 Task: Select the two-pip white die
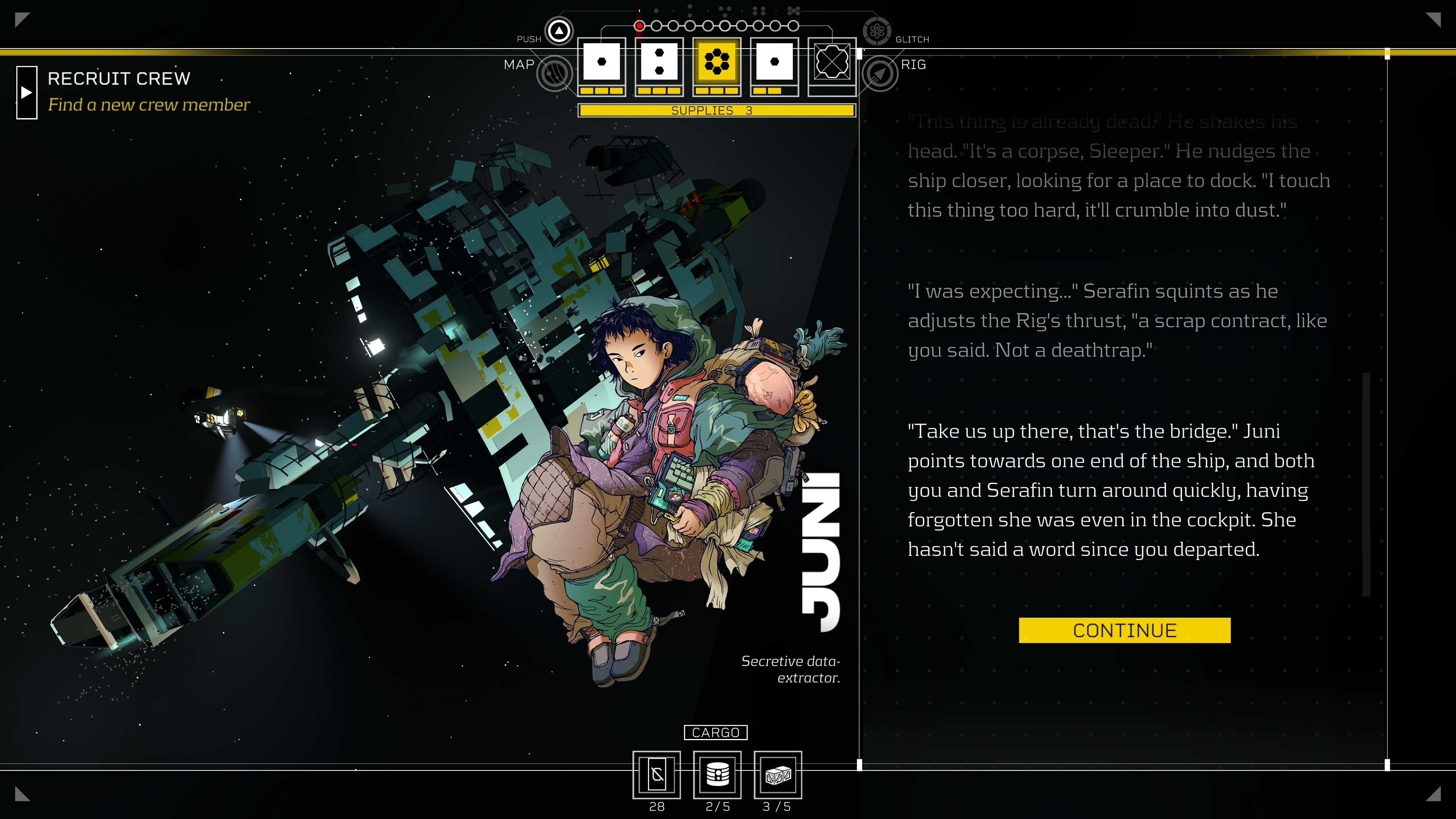(x=659, y=61)
